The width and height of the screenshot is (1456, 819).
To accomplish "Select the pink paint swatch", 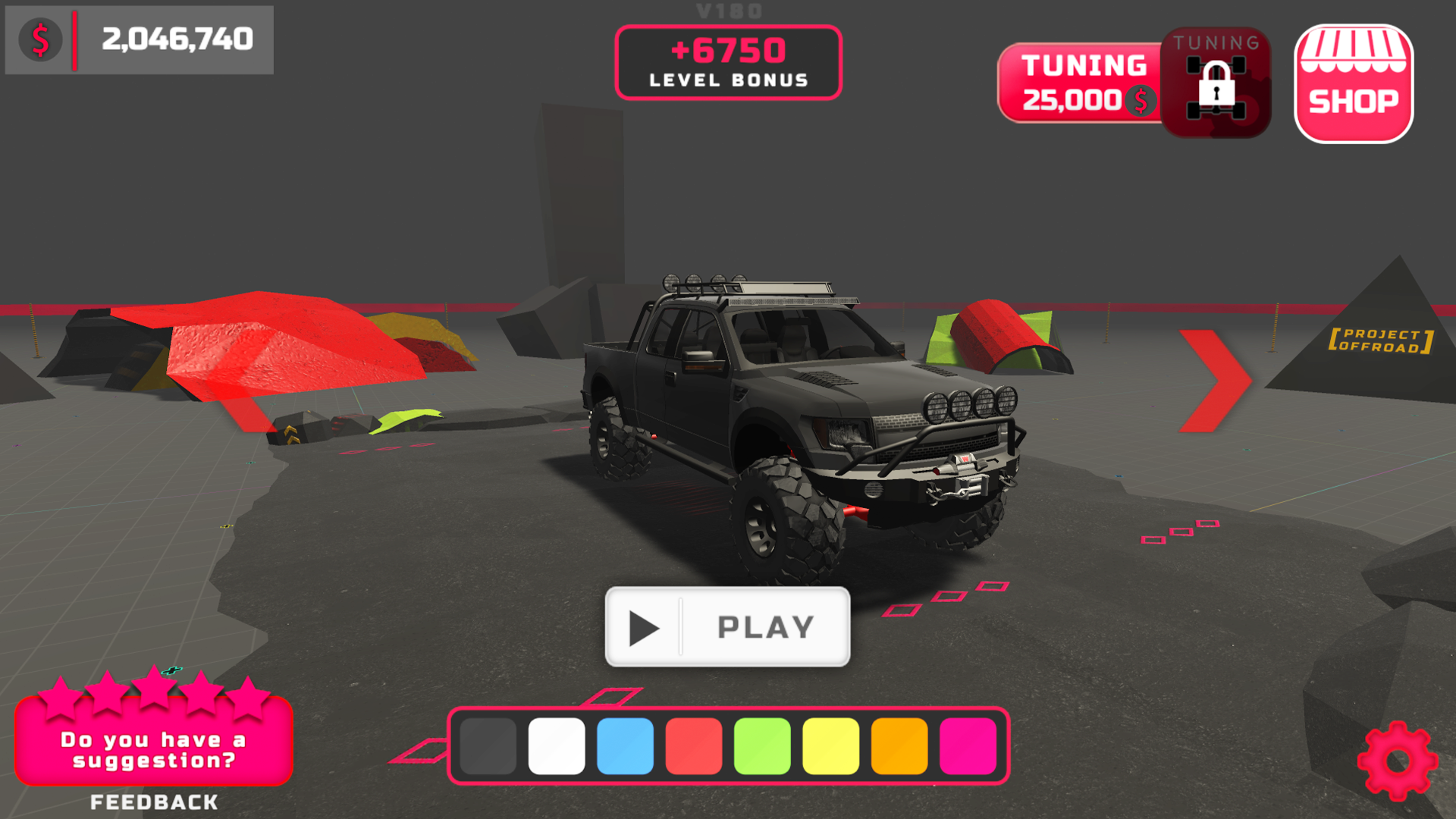I will click(968, 746).
